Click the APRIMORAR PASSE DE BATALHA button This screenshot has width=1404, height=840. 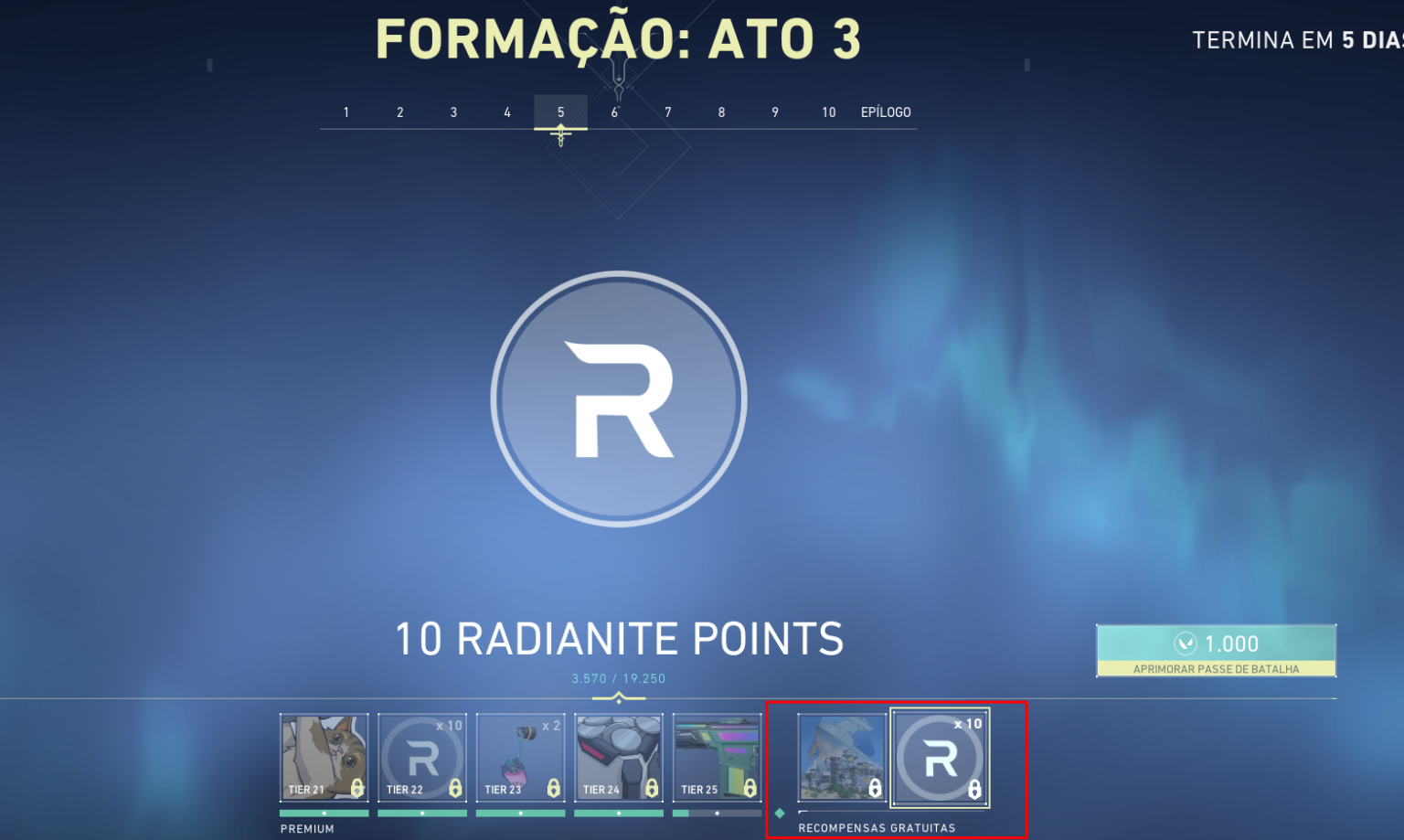1216,668
